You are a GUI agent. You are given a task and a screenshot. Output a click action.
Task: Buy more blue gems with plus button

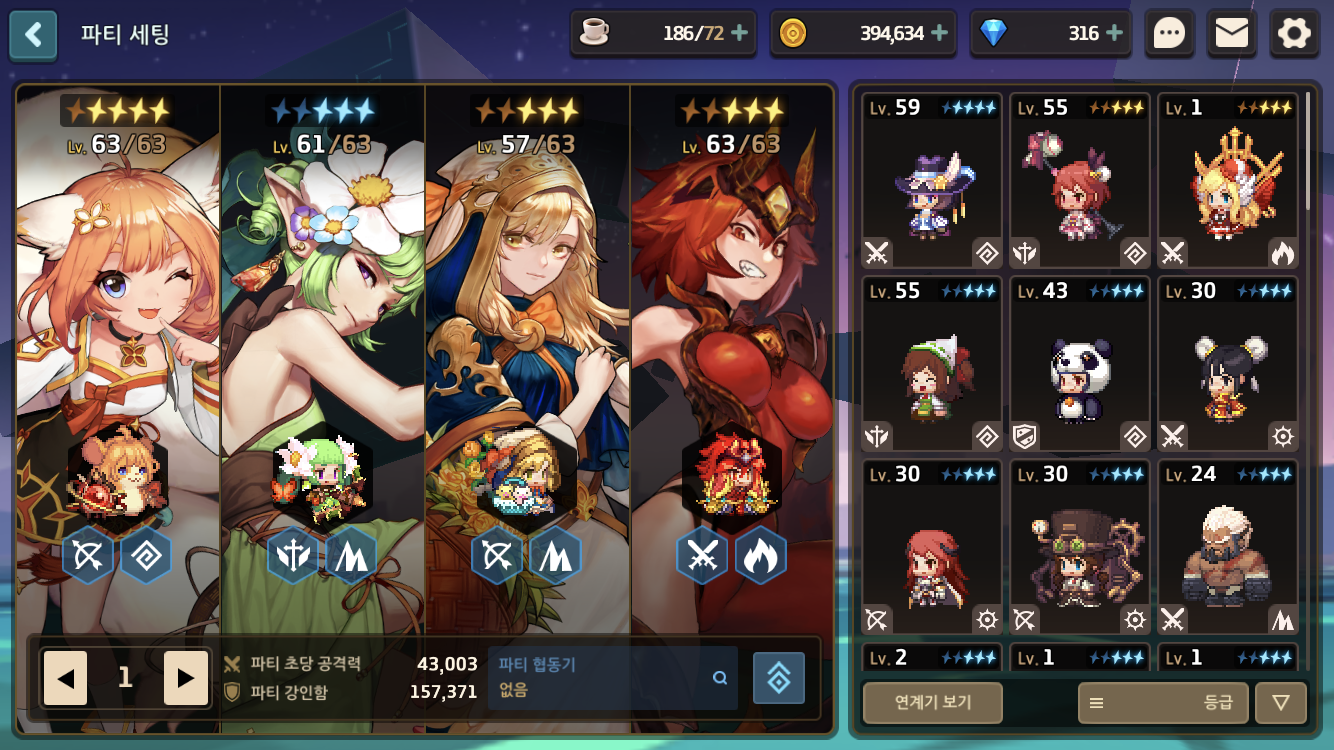click(x=1115, y=33)
